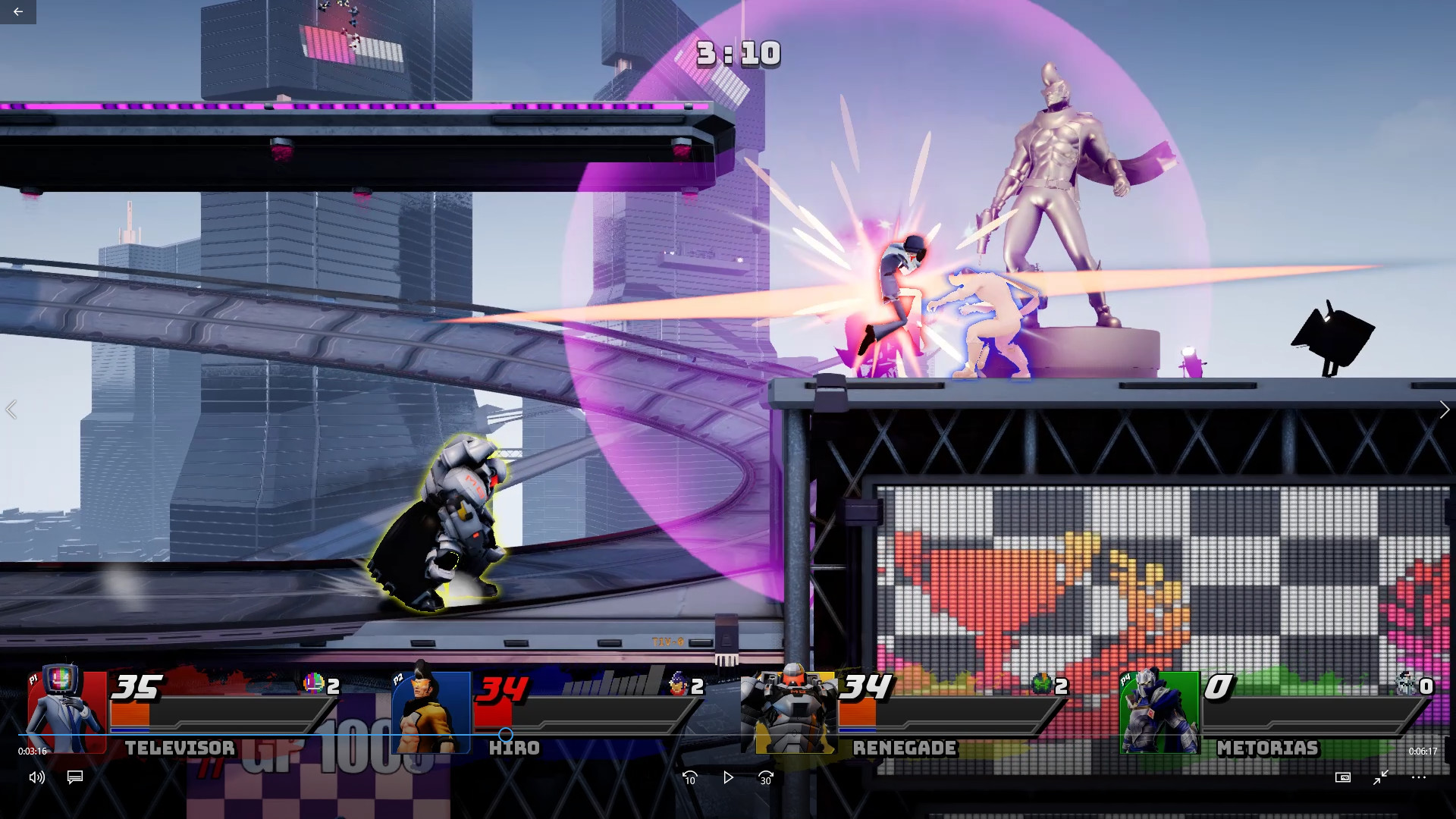Skip forward 30 seconds

click(764, 778)
